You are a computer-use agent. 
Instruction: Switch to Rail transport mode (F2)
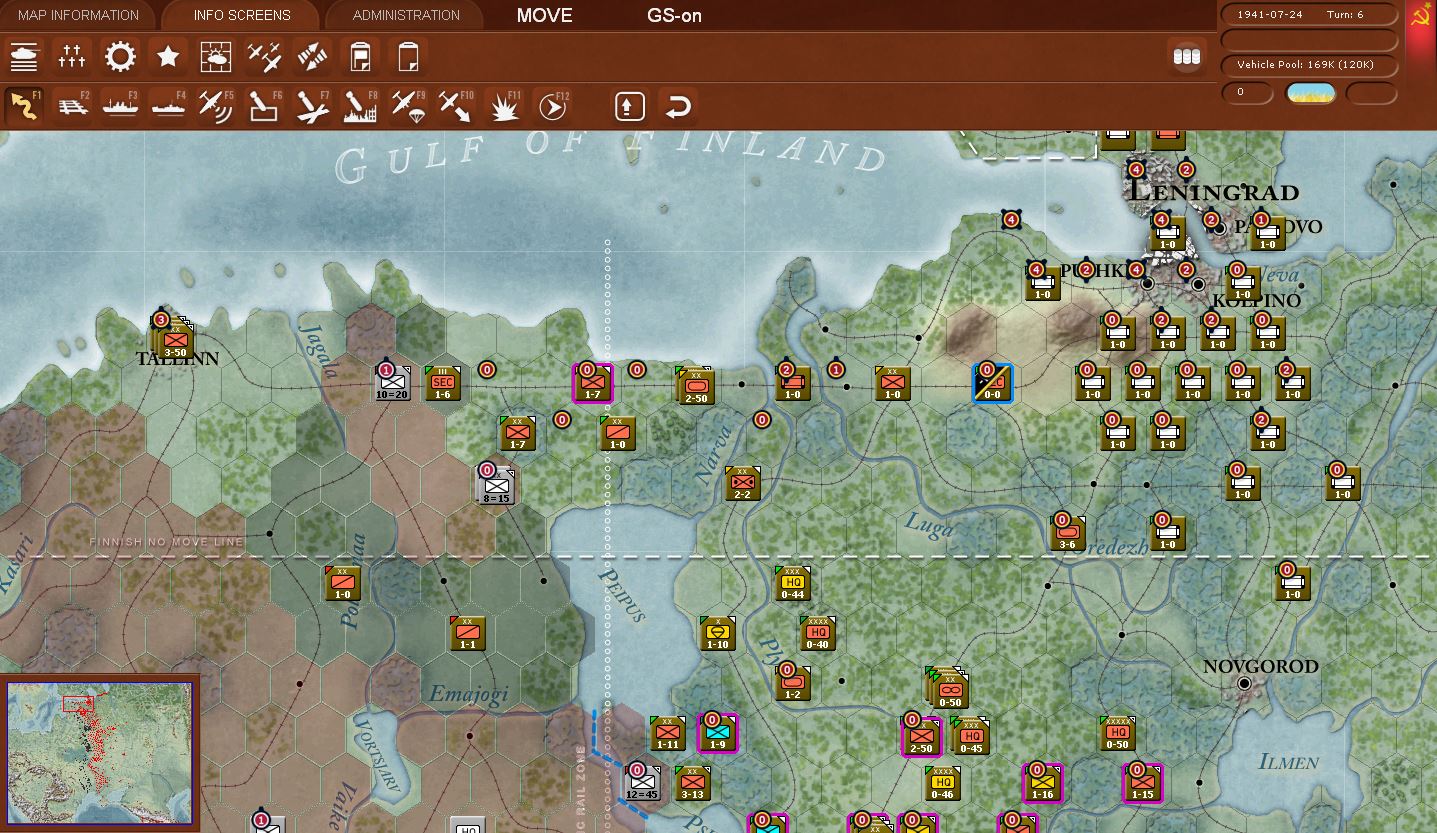point(72,105)
